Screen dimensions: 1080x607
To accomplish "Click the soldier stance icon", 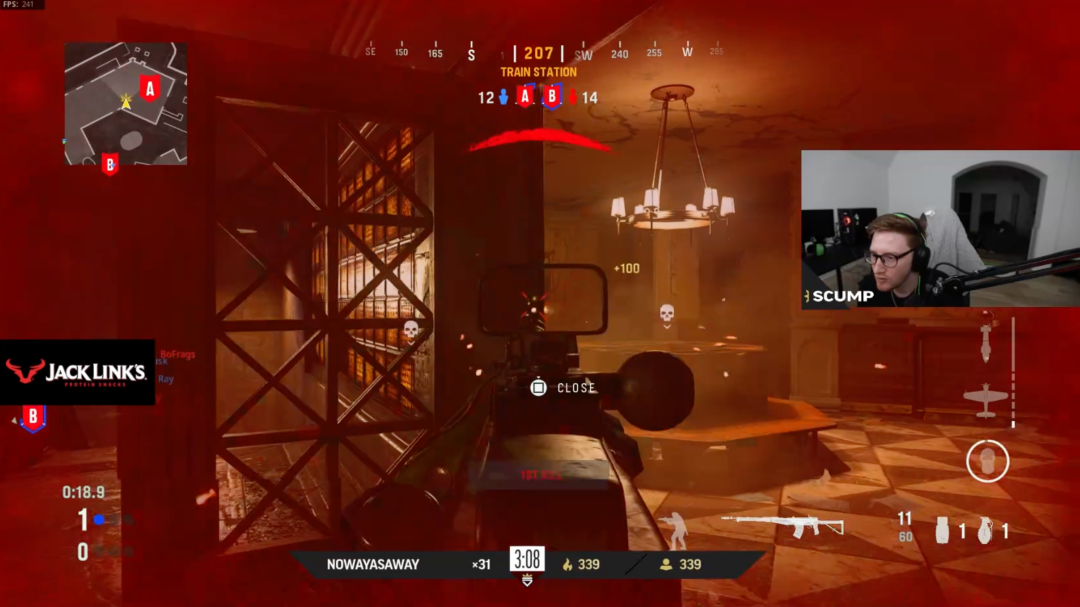I will coord(677,530).
